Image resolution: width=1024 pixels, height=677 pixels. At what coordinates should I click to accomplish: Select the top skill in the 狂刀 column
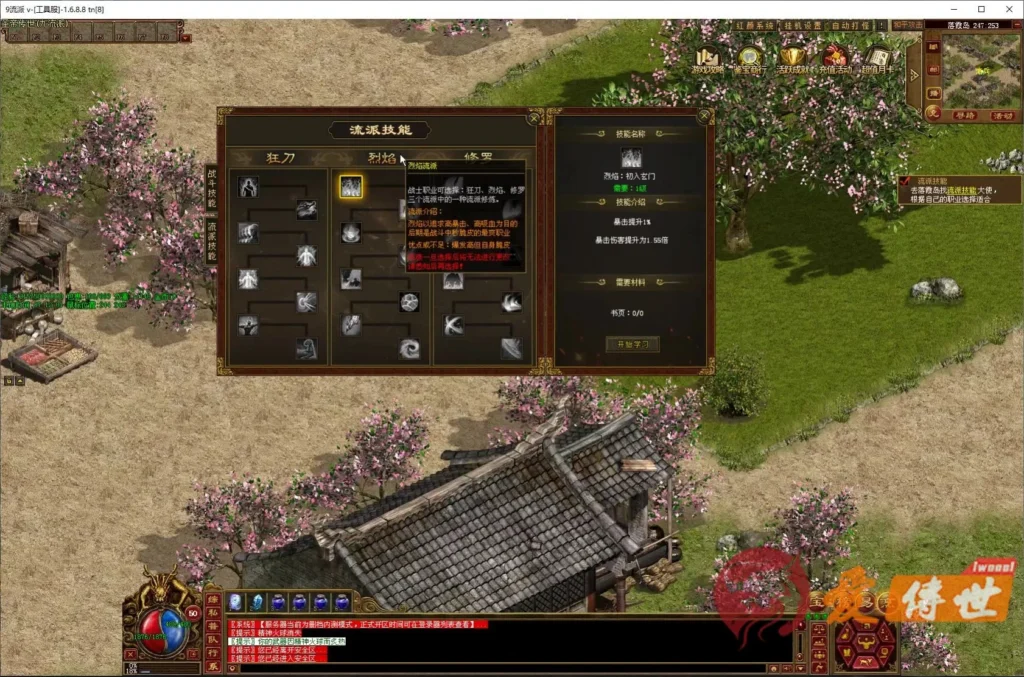(x=248, y=187)
